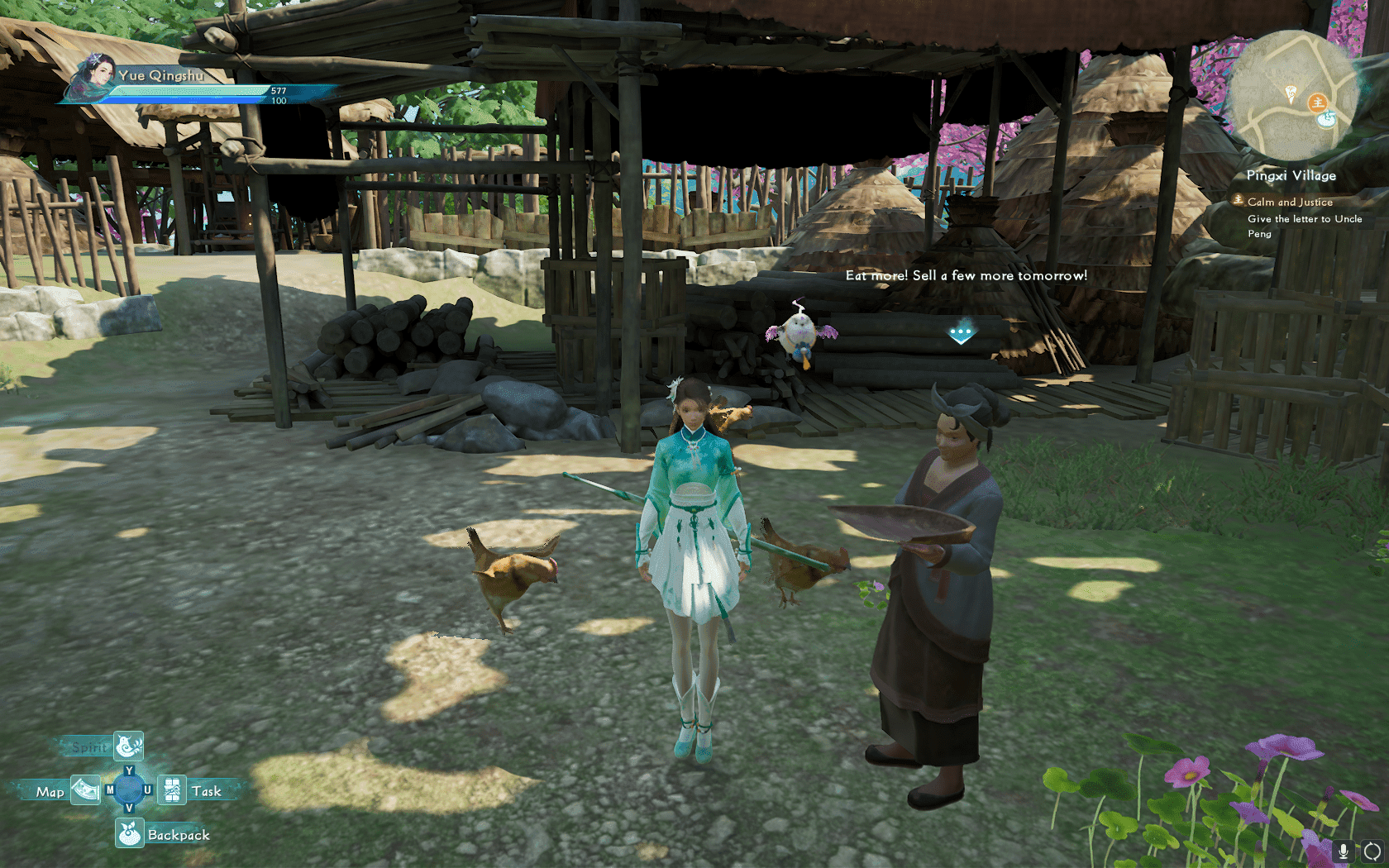The image size is (1389, 868).
Task: Open the Task list icon
Action: click(x=172, y=790)
